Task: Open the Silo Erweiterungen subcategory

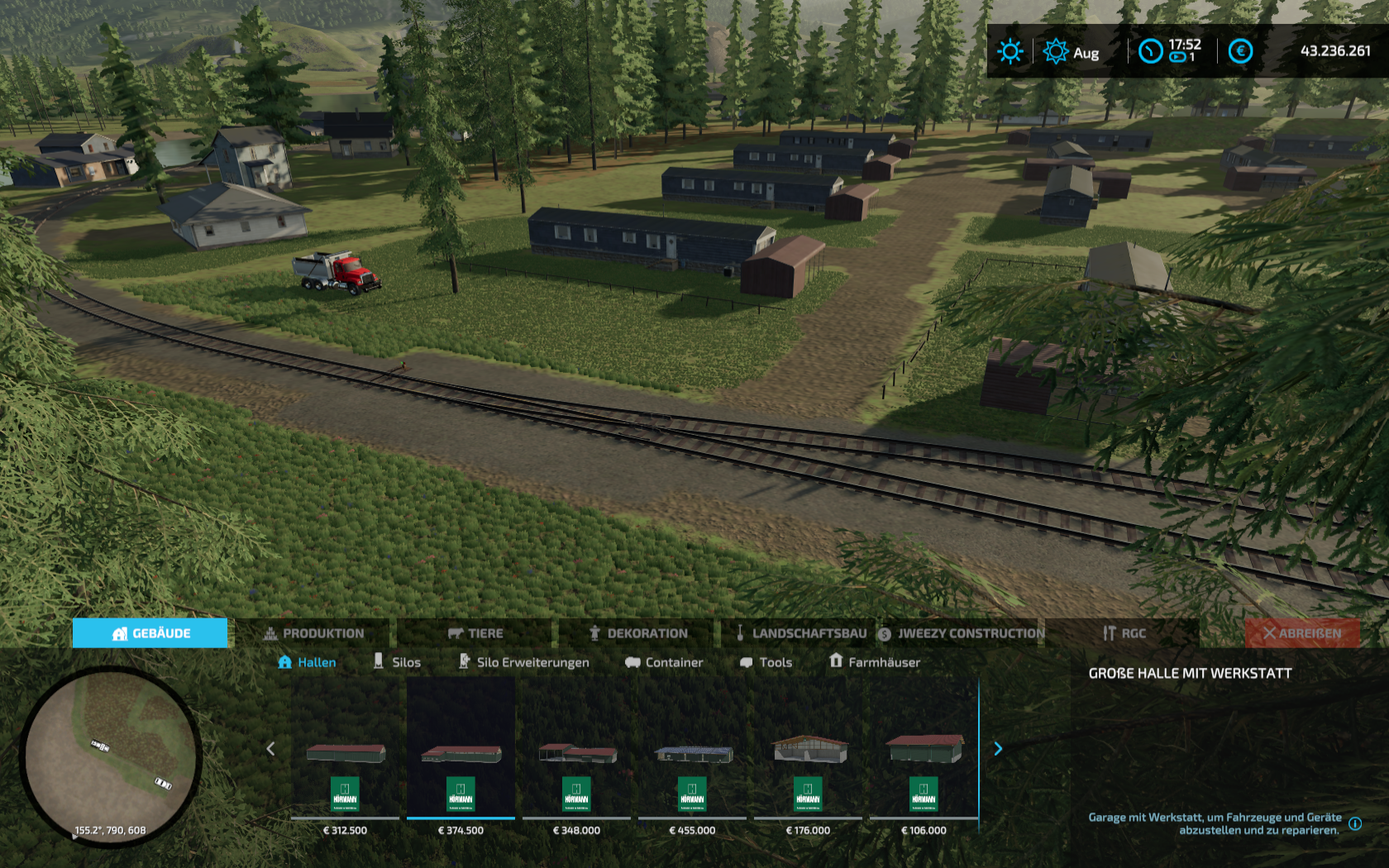Action: point(523,662)
